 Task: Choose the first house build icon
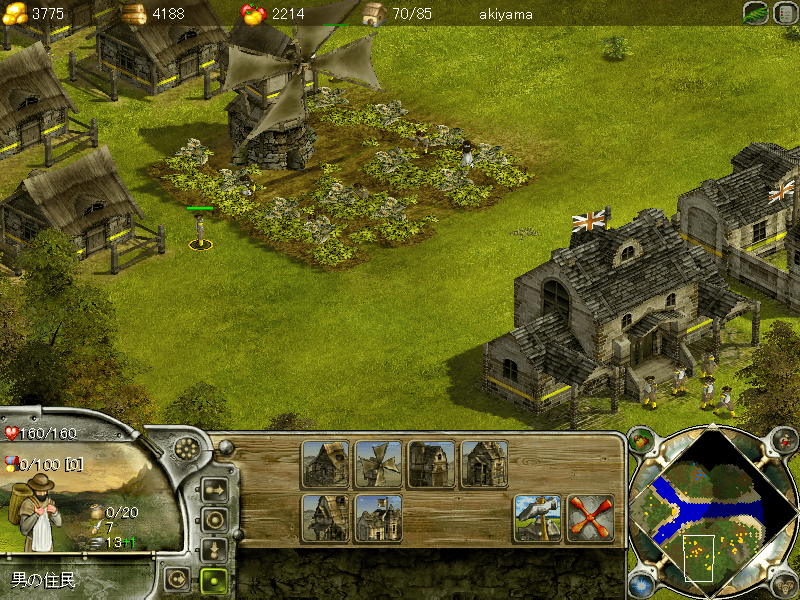point(325,464)
